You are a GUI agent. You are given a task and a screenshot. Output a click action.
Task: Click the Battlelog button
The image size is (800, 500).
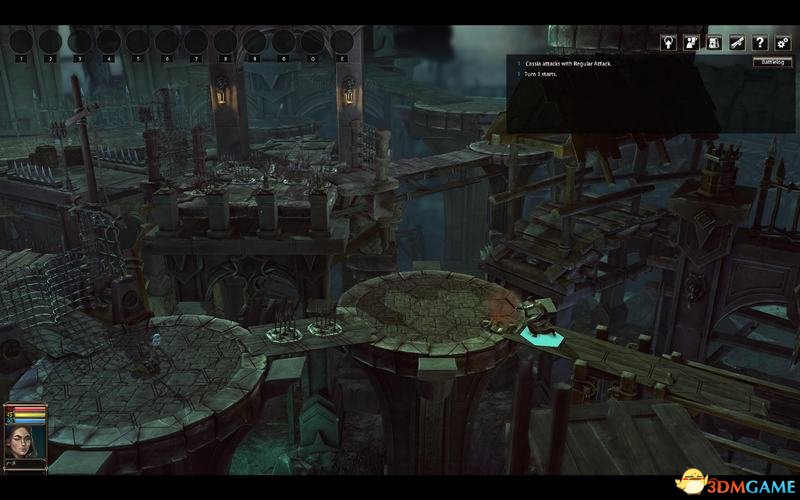[x=770, y=62]
